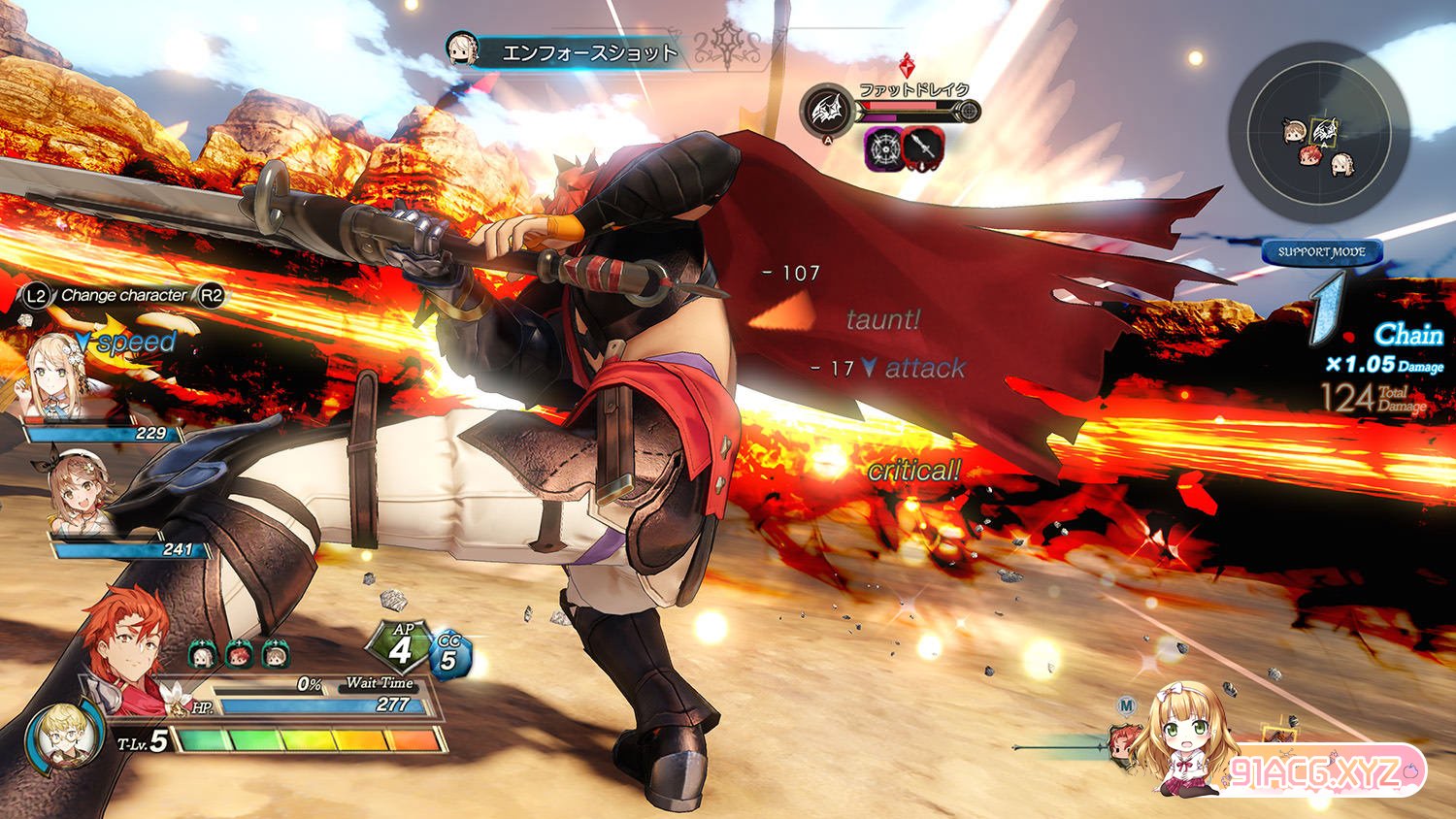Toggle the SUPPORT MODE label
The width and height of the screenshot is (1456, 819).
coord(1321,251)
